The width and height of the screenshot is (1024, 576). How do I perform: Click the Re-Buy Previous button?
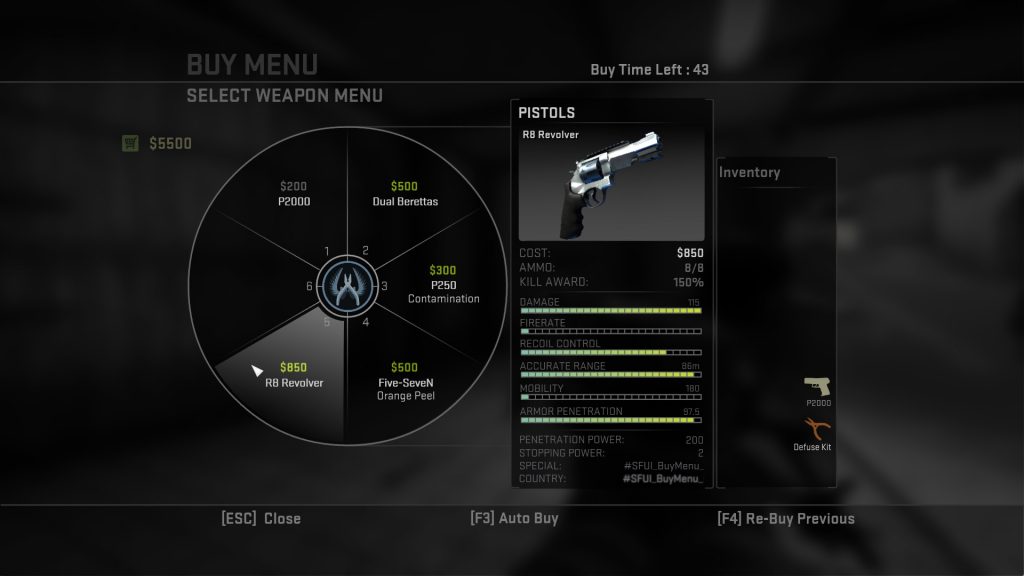coord(786,518)
